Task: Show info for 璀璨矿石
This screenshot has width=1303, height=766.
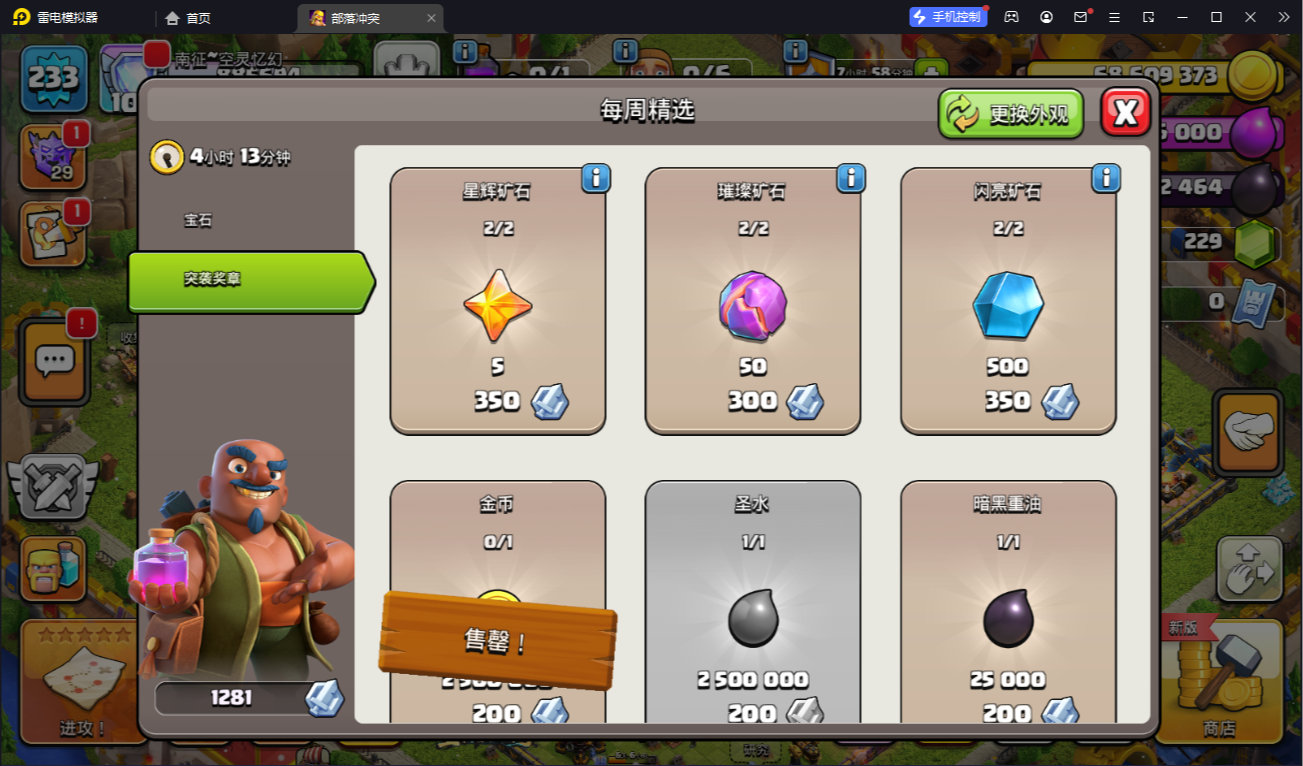Action: coord(851,178)
